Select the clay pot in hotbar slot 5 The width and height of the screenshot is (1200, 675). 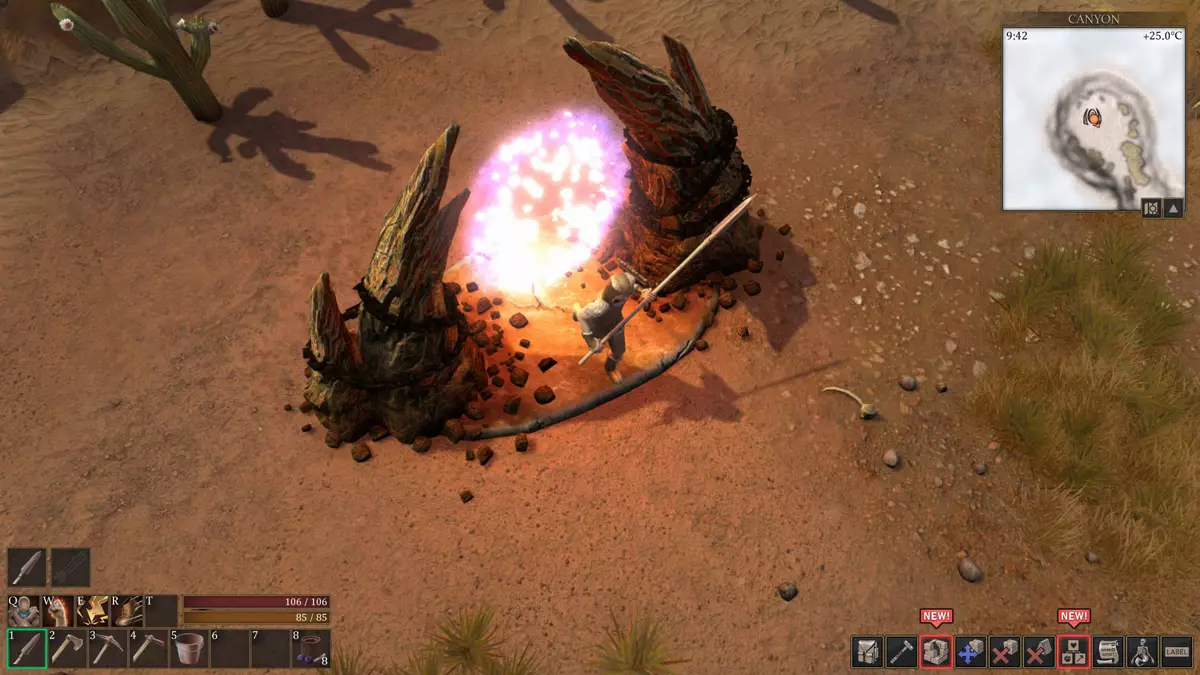[x=188, y=649]
